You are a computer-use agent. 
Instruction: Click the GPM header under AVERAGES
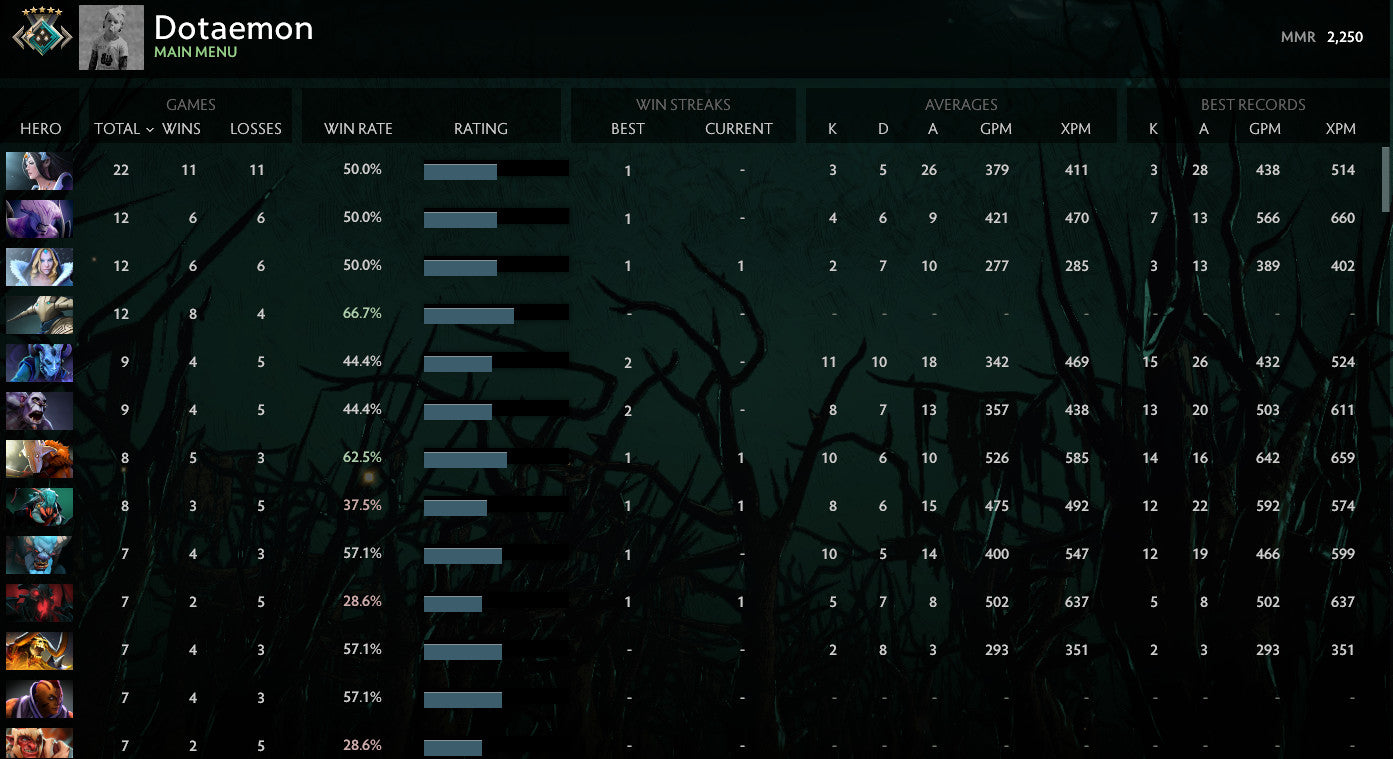pyautogui.click(x=996, y=129)
